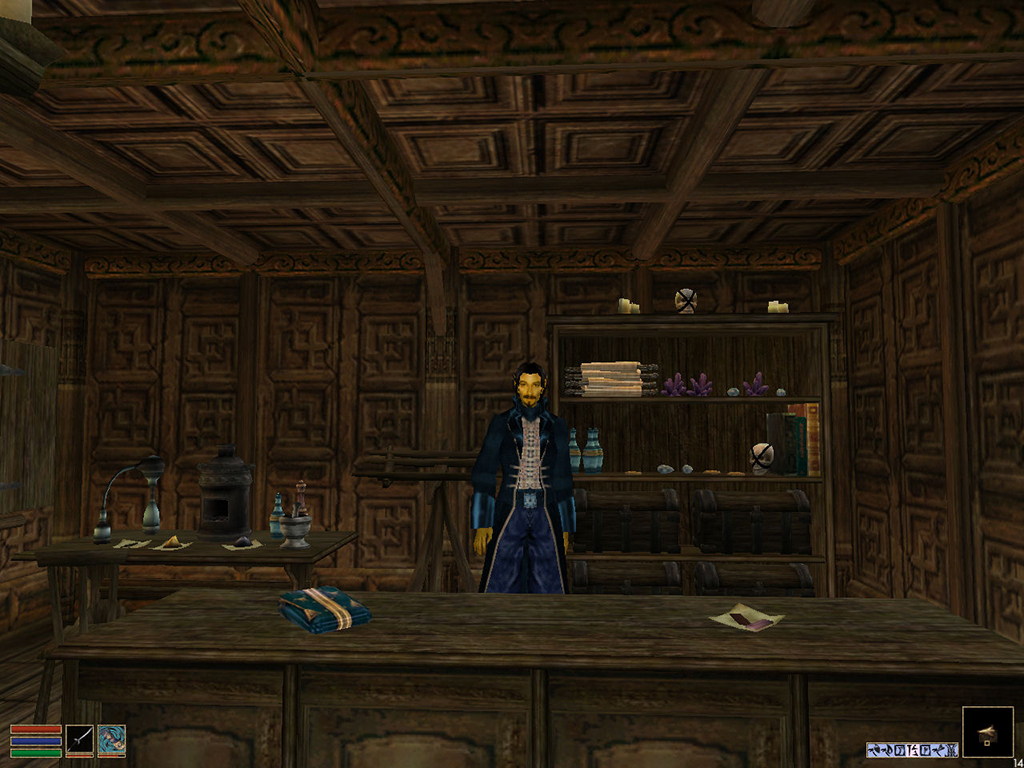1024x768 pixels.
Task: Click the blue swirl active spell icon
Action: tap(112, 740)
